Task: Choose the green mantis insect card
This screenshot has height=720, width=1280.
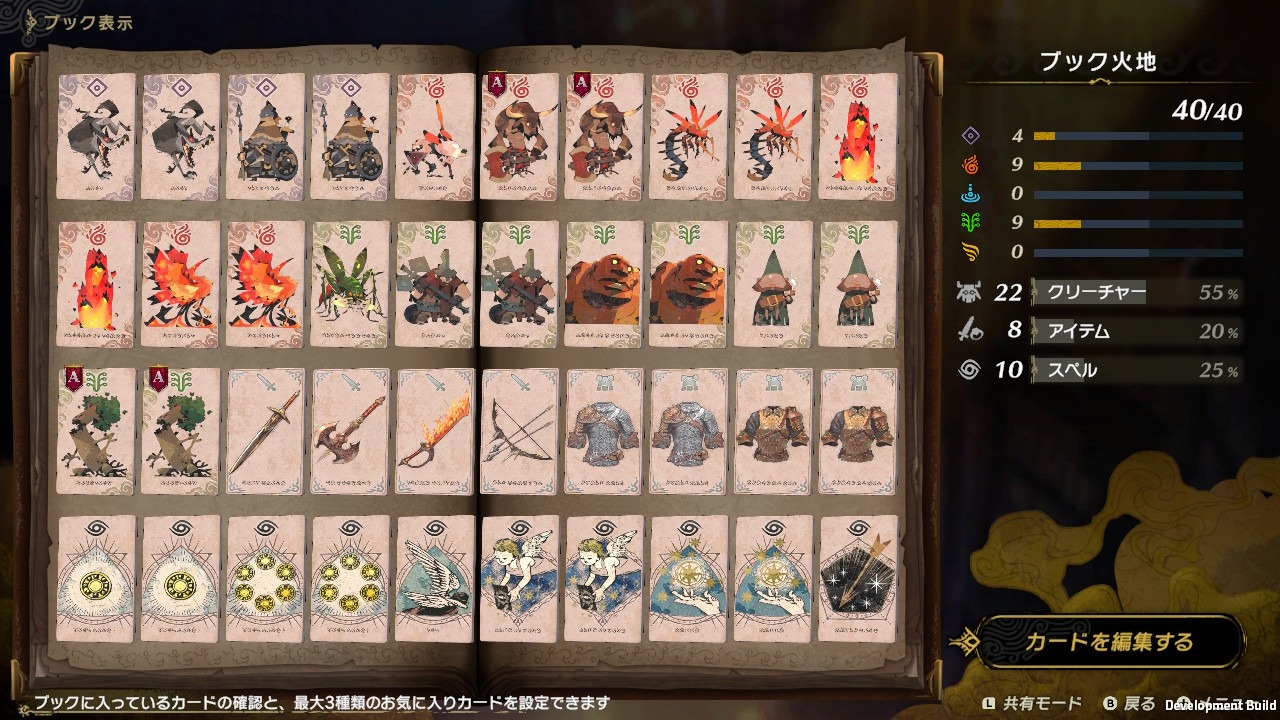Action: point(351,284)
